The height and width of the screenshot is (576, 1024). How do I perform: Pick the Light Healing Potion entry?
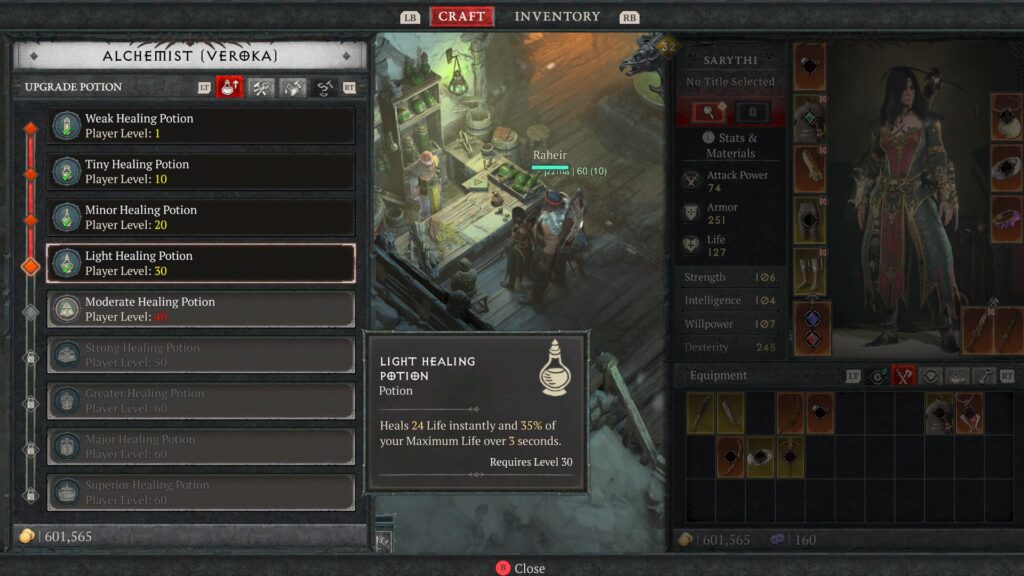pyautogui.click(x=200, y=263)
